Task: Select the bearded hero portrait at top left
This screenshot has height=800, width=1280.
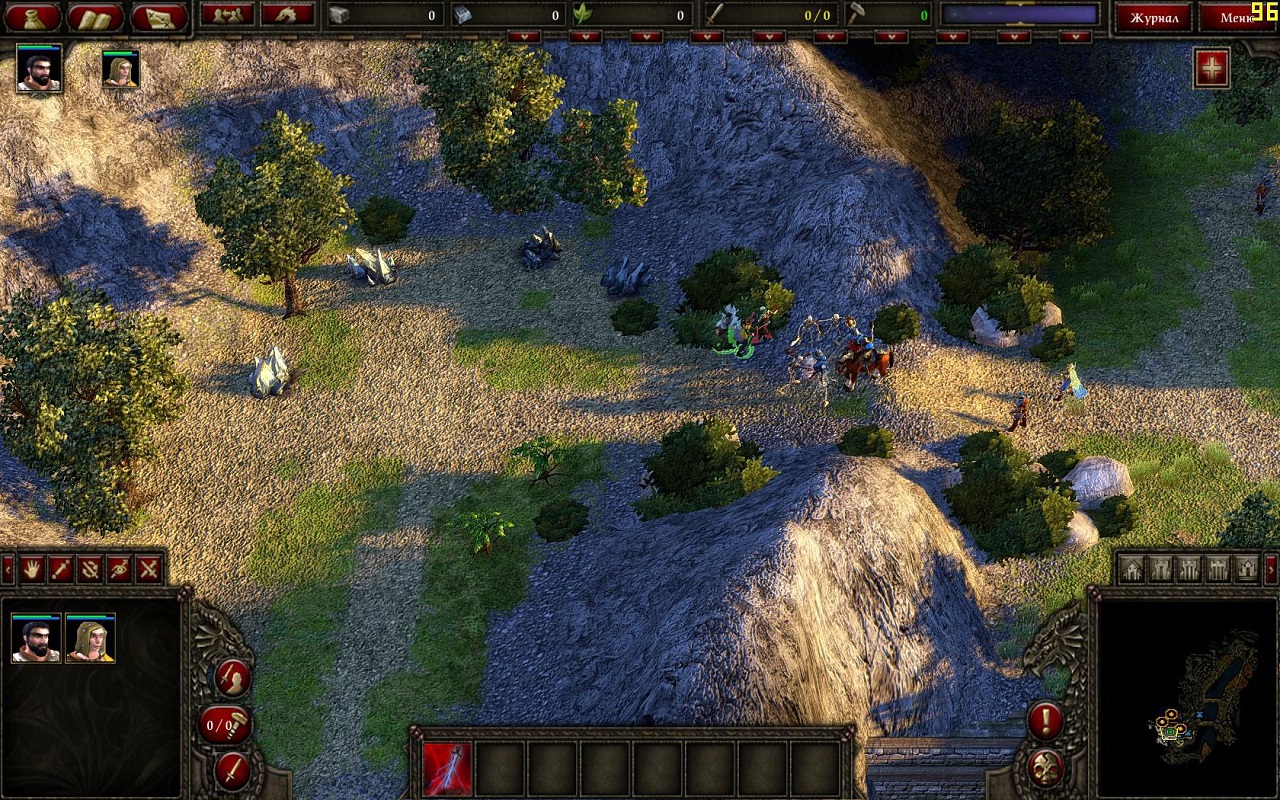Action: coord(39,69)
